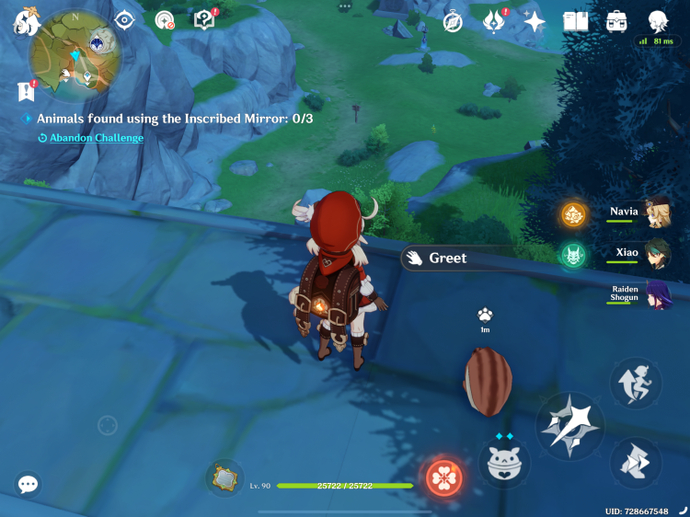690x517 pixels.
Task: Activate the red clover elemental burst
Action: point(445,478)
